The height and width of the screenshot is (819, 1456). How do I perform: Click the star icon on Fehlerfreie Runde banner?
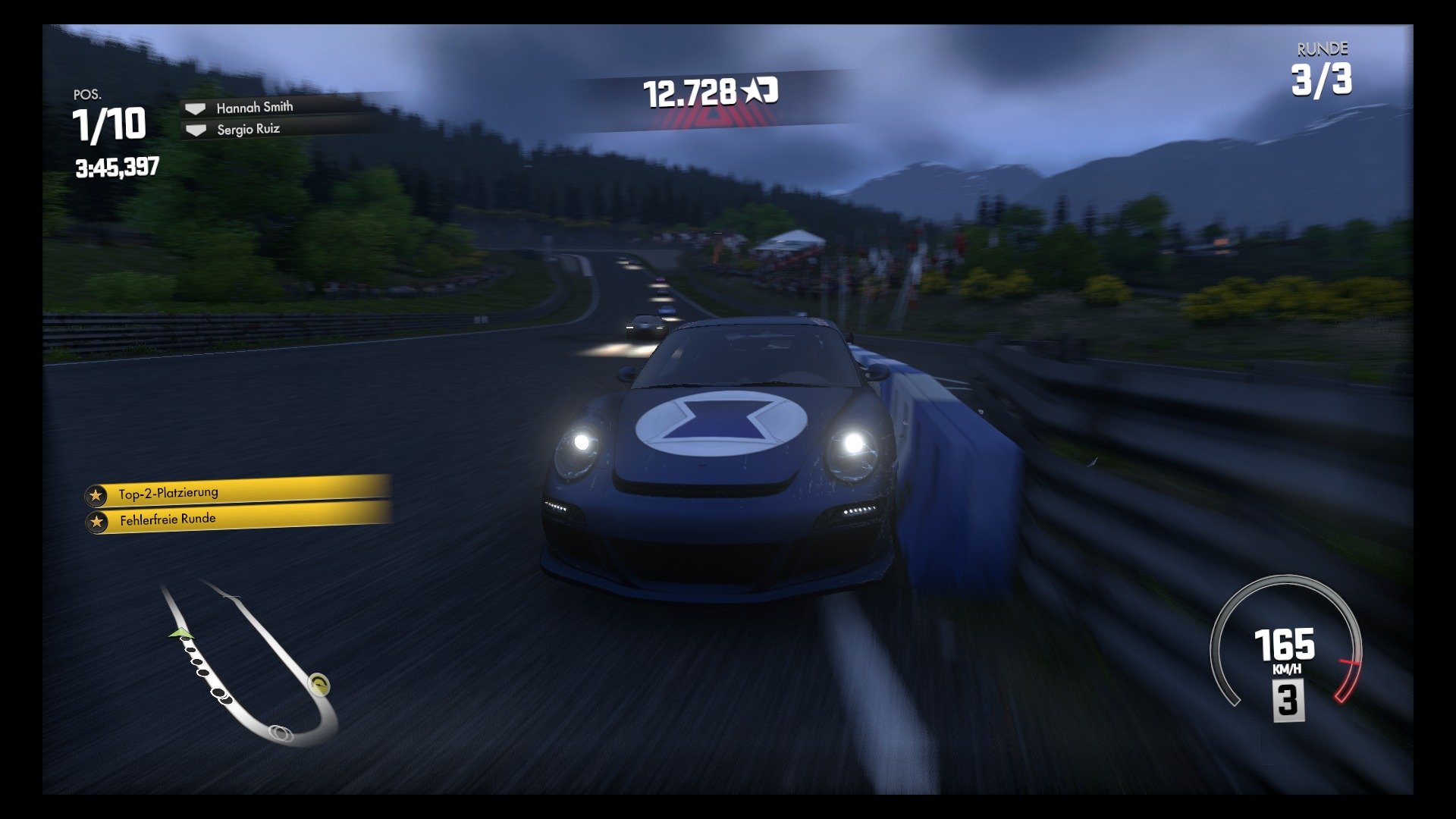97,519
